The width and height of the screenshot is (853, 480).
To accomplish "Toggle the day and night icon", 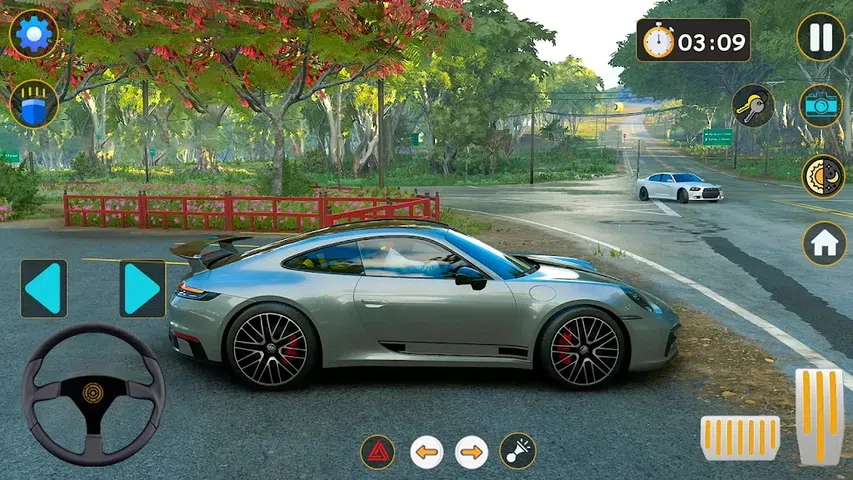I will point(823,176).
